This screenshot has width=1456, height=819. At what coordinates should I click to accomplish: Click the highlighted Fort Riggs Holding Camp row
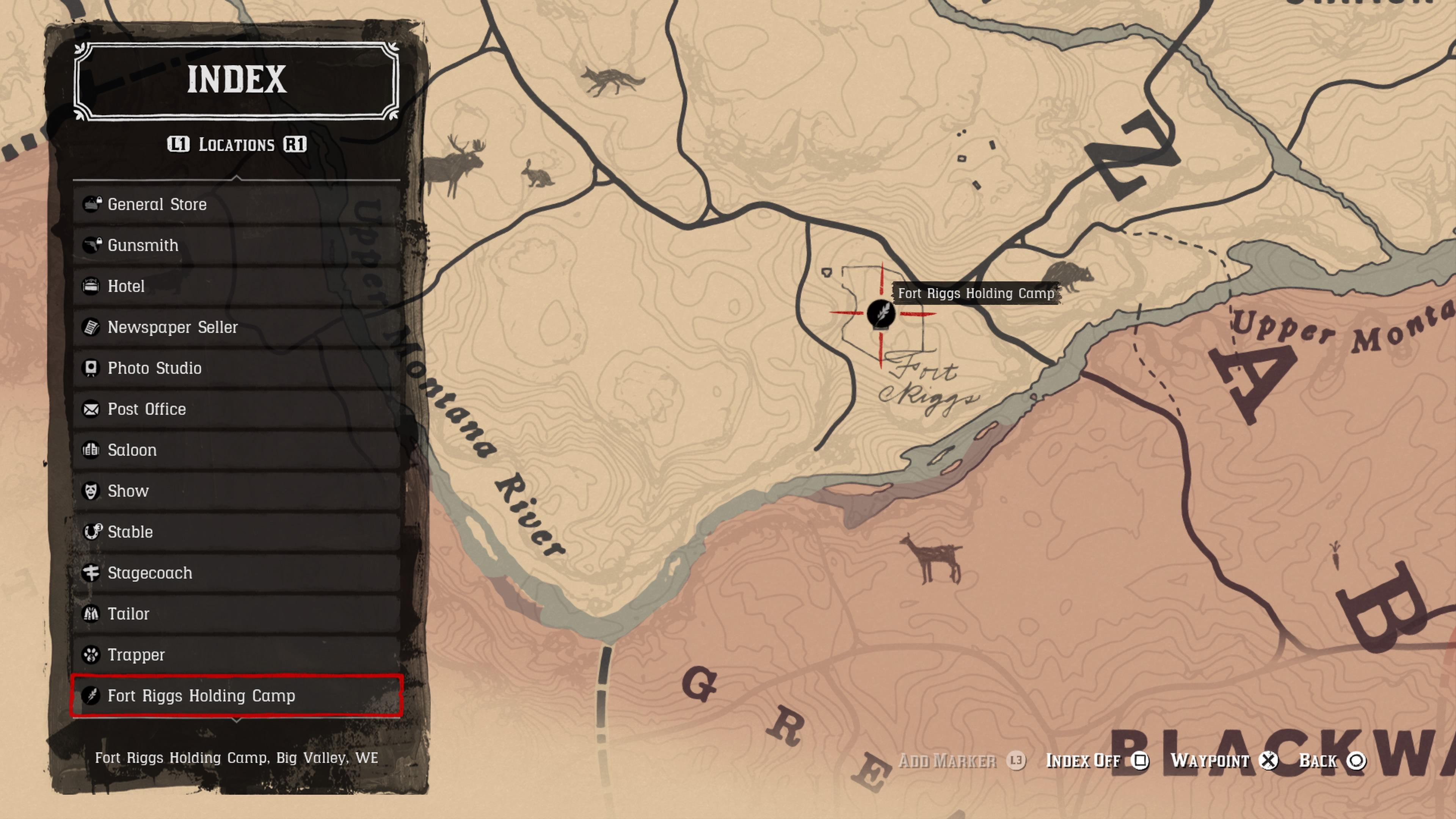(201, 696)
